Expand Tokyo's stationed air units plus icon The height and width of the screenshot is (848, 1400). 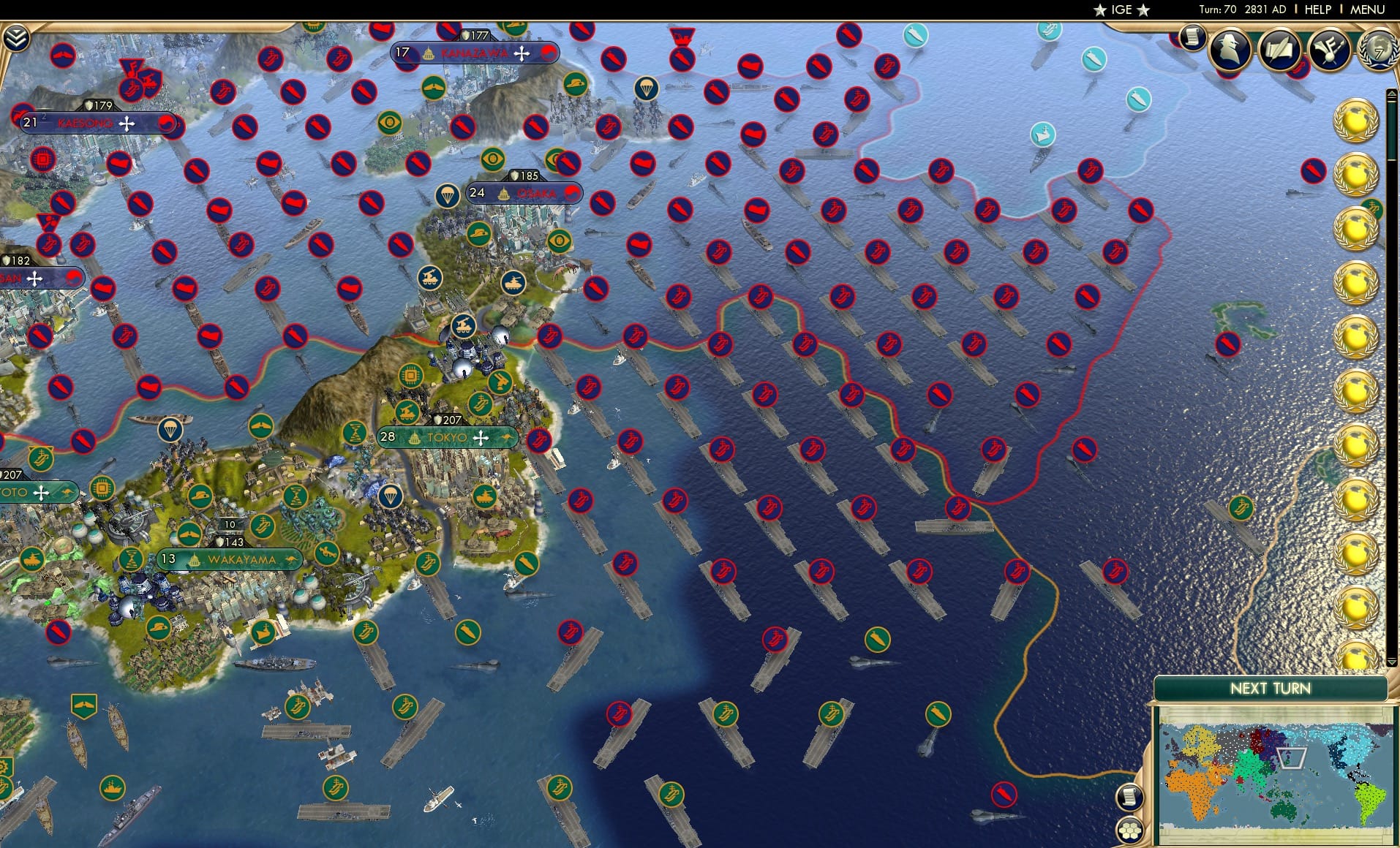coord(480,436)
